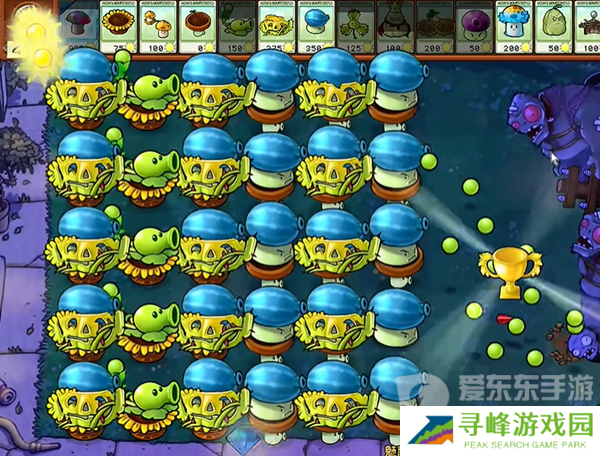Select the Sunflower seed packet

click(119, 28)
